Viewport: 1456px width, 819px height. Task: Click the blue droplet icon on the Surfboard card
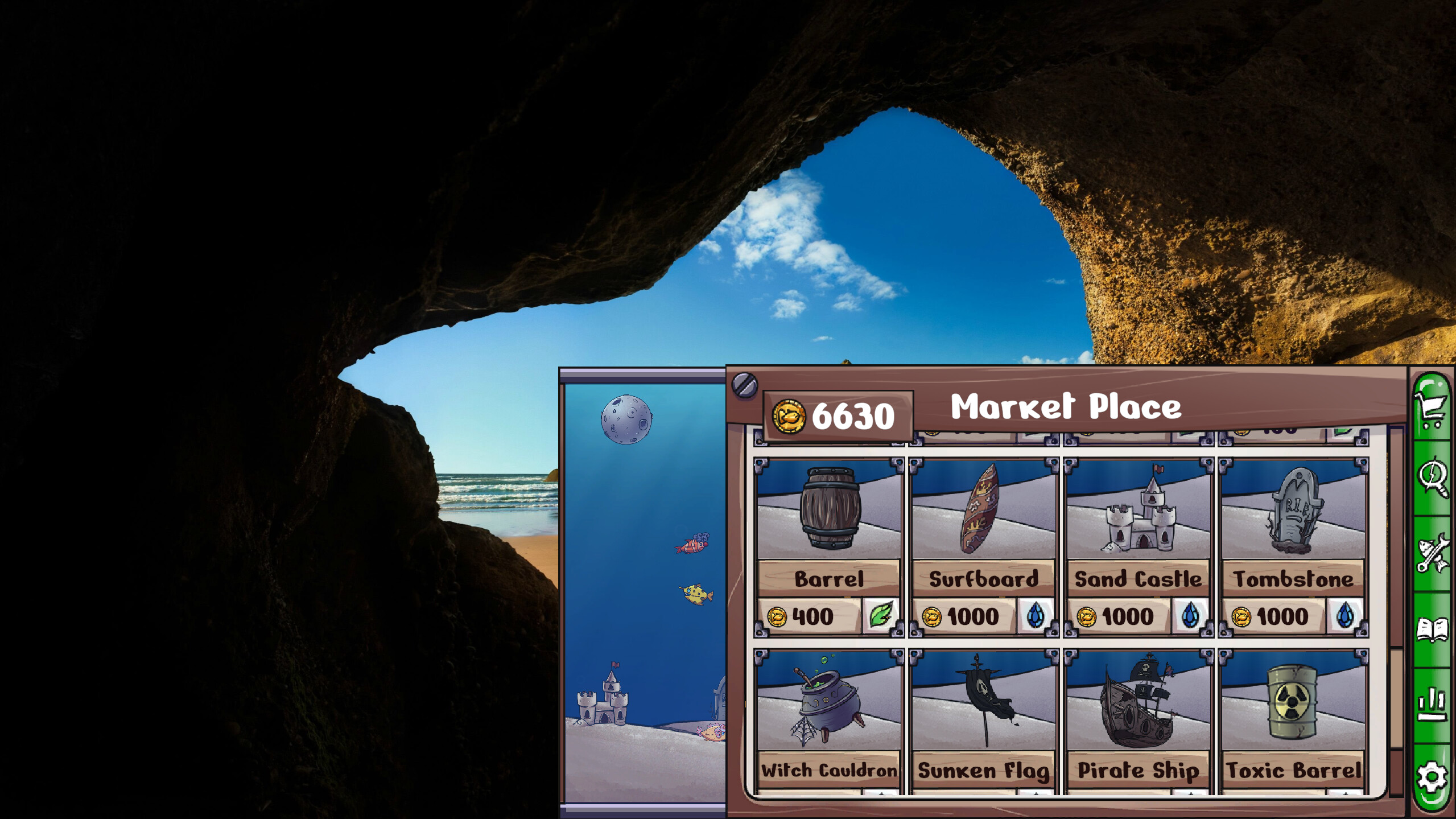pos(1036,616)
